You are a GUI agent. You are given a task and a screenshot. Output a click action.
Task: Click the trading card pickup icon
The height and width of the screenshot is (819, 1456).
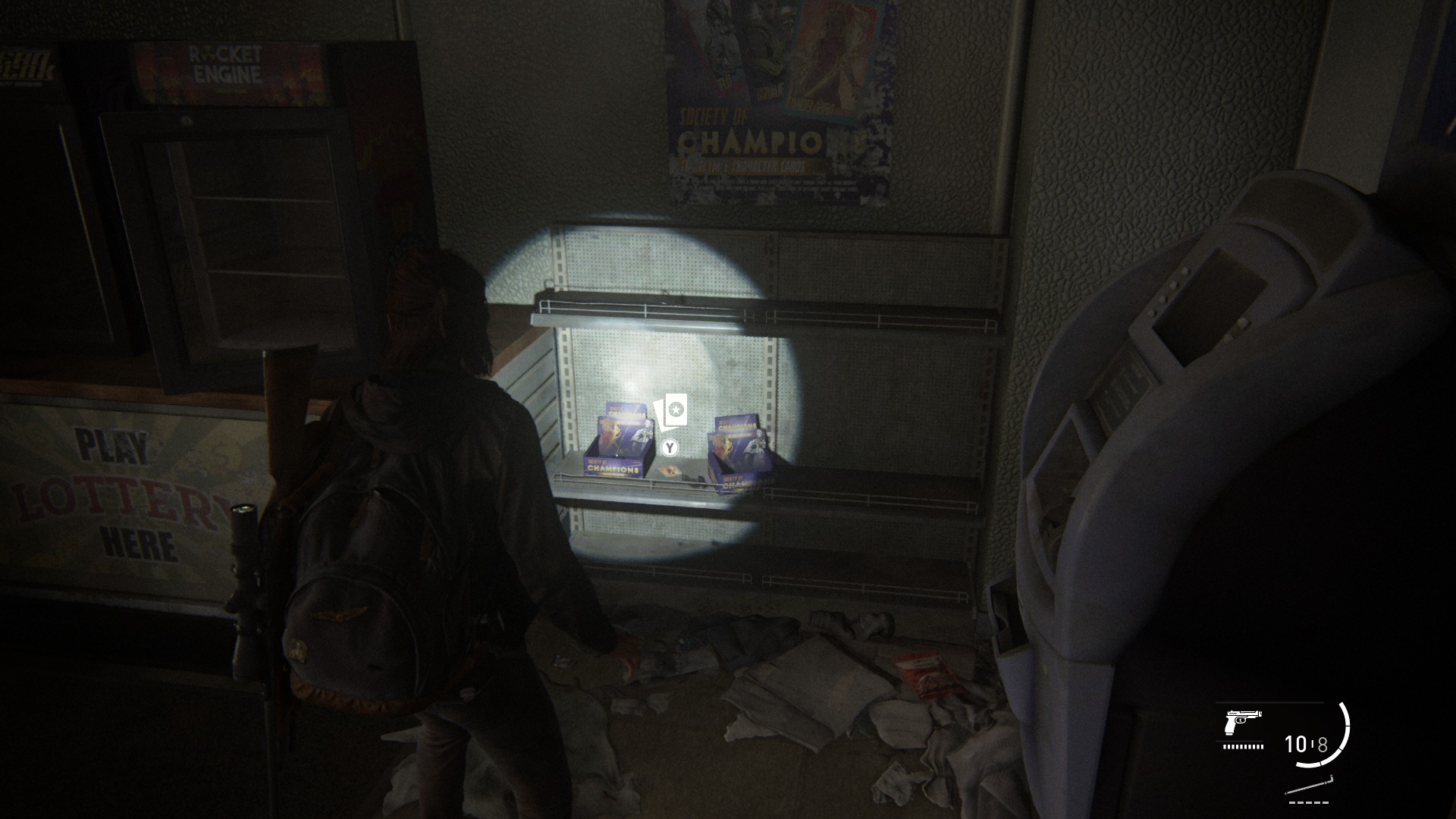[670, 411]
